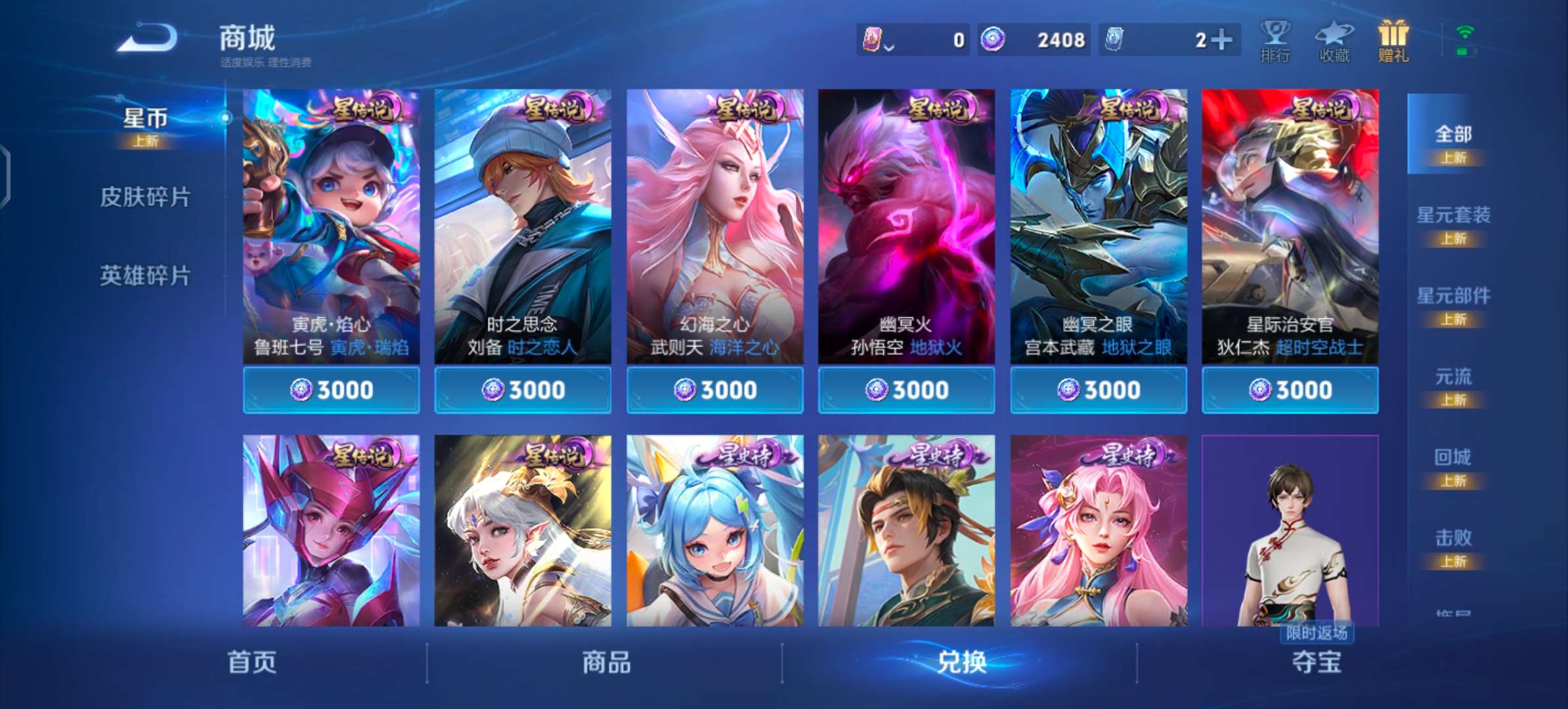Open the 收藏 favorites star icon
Screen dimensions: 1568x709
pos(1333,41)
